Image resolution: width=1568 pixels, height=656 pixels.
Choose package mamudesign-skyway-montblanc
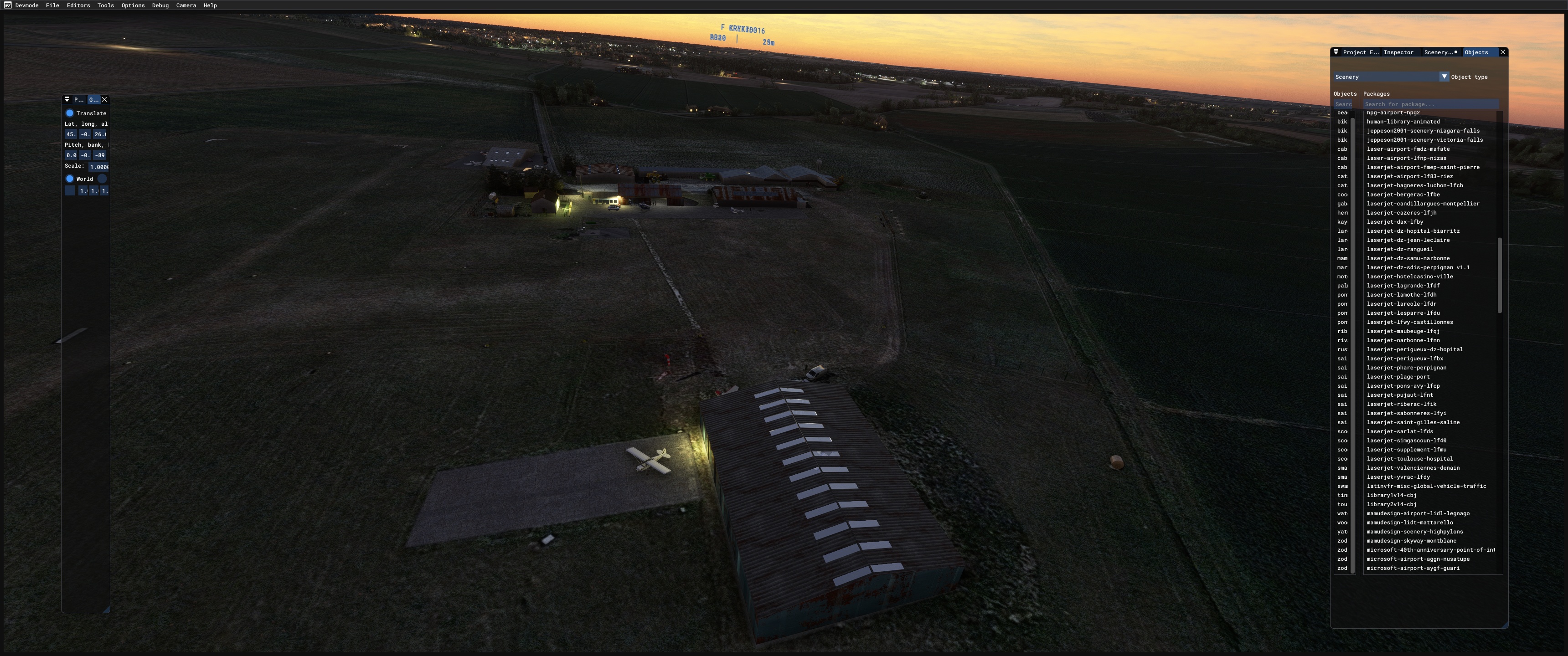coord(1411,541)
